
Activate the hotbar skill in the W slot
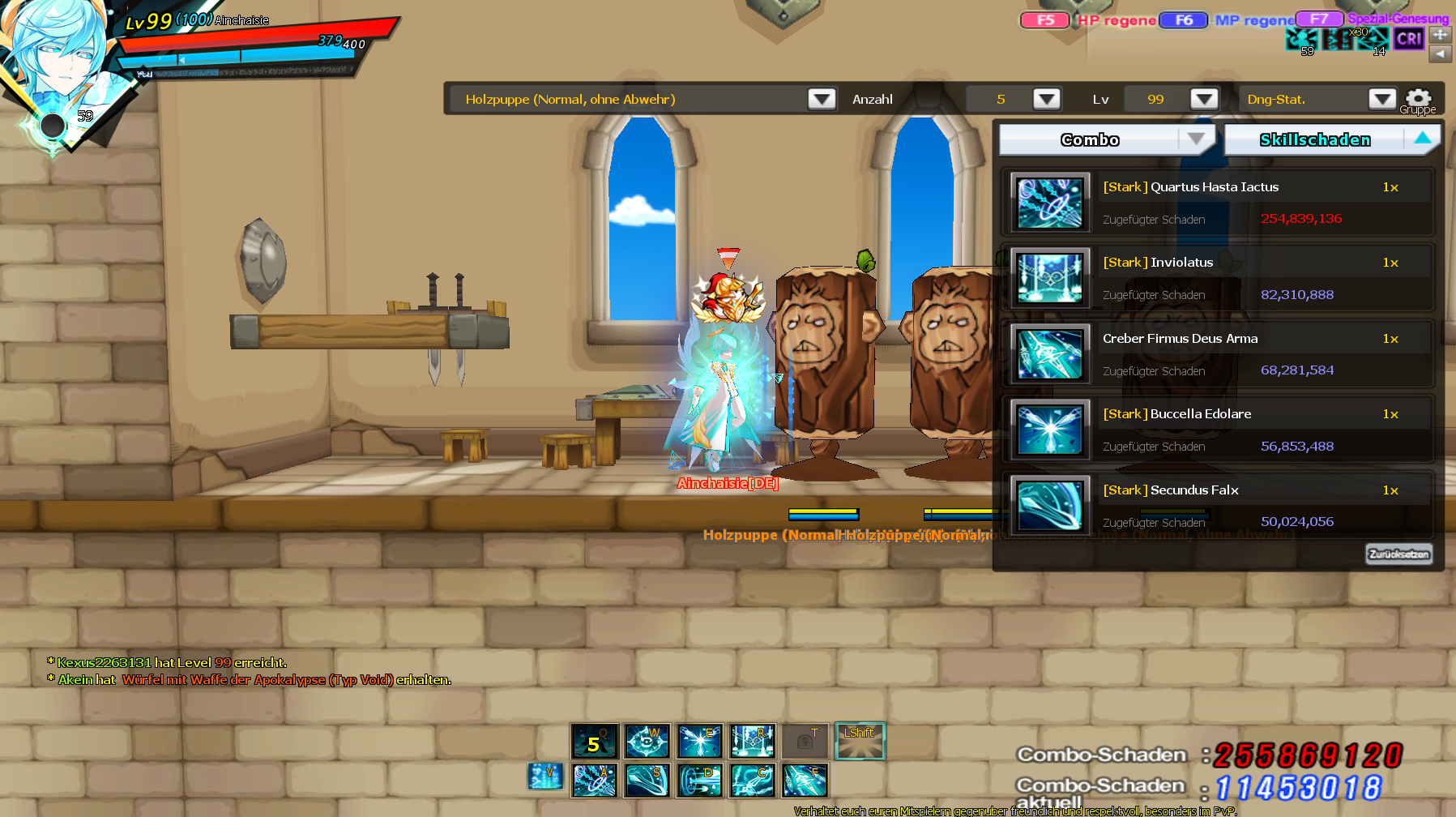(647, 742)
